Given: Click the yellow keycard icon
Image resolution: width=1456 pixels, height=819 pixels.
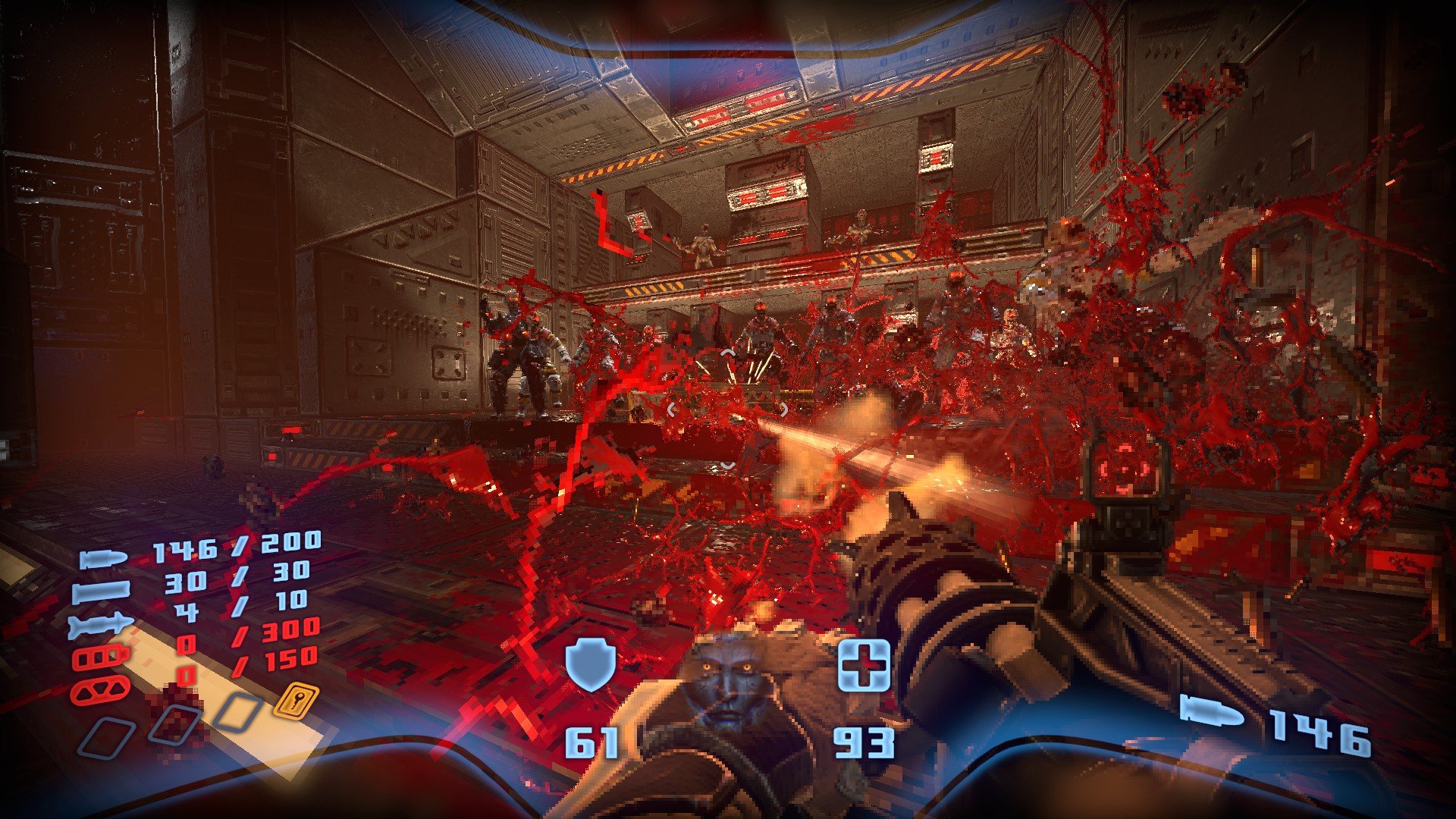Looking at the screenshot, I should (295, 699).
